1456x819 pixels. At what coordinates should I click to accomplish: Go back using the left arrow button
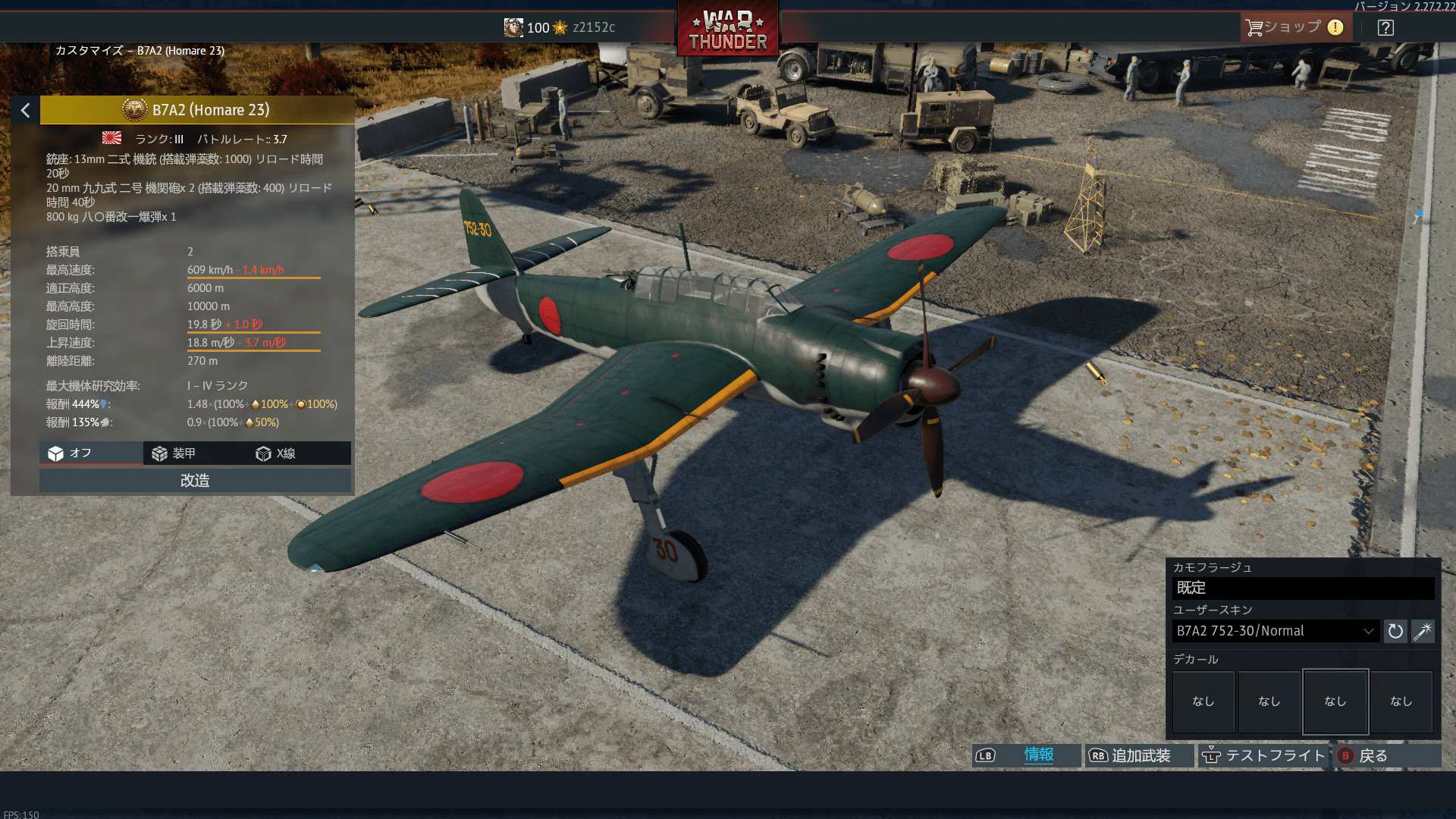25,111
